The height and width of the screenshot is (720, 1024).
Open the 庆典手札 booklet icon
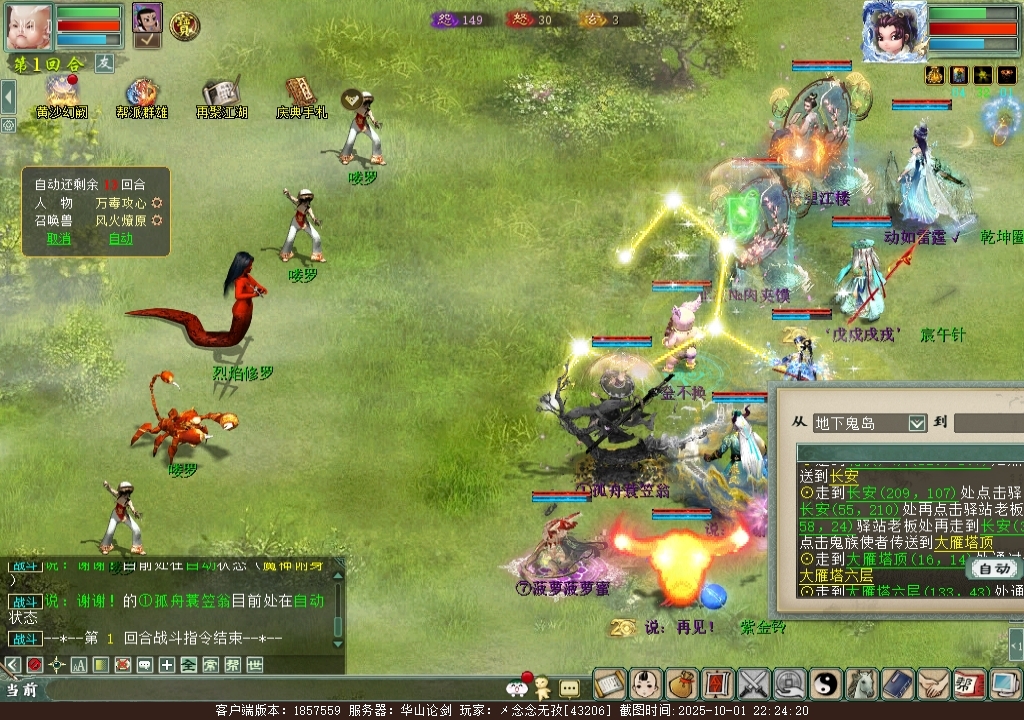[x=301, y=94]
